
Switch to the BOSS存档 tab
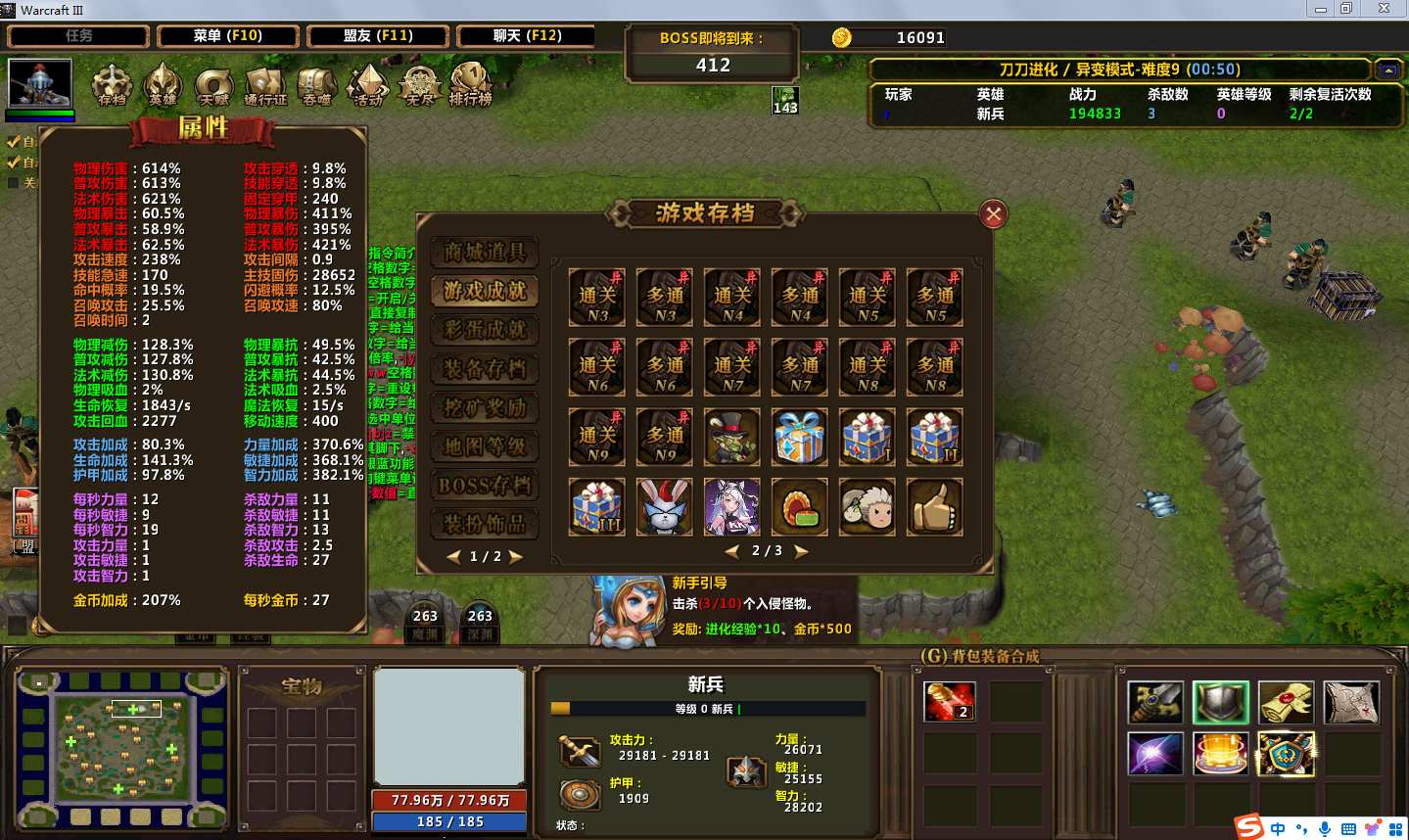485,486
